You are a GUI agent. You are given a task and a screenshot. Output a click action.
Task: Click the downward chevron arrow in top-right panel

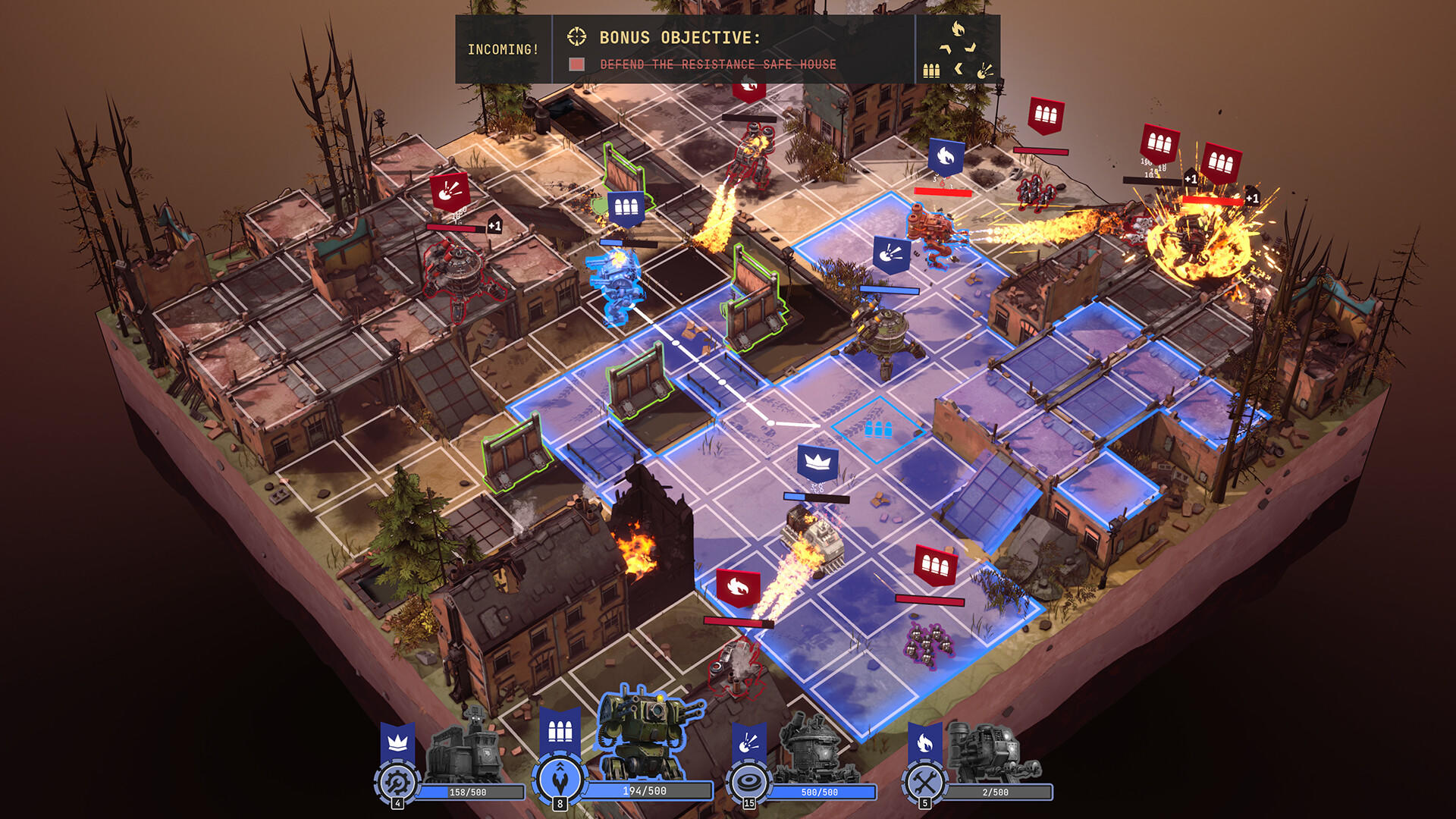click(969, 47)
